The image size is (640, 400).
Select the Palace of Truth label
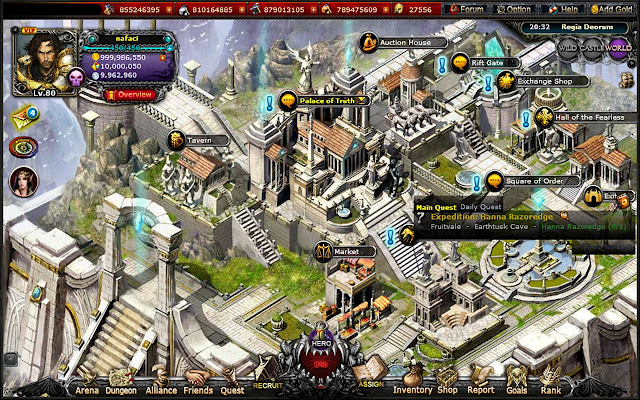pyautogui.click(x=325, y=100)
